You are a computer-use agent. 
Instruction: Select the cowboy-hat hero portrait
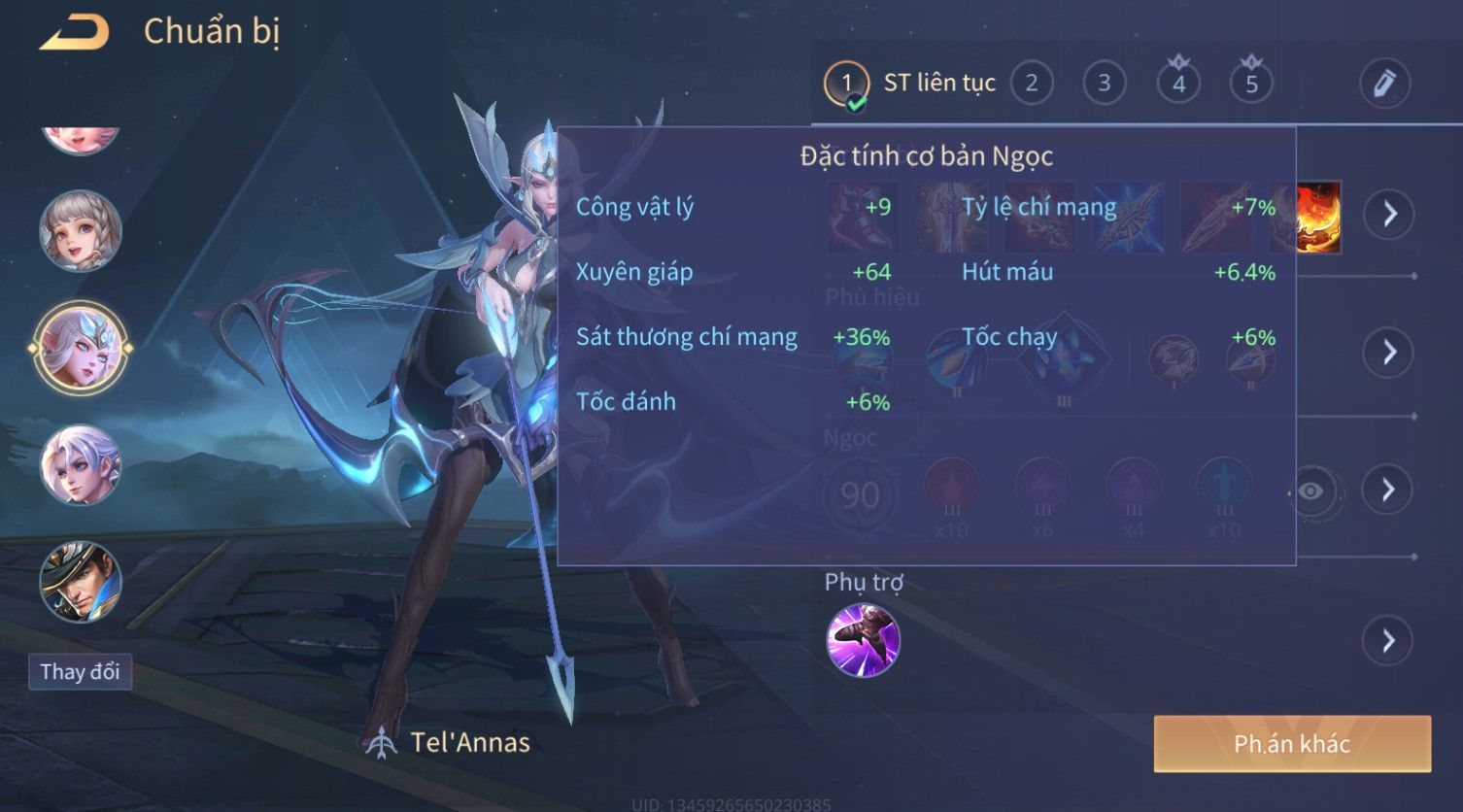(81, 581)
